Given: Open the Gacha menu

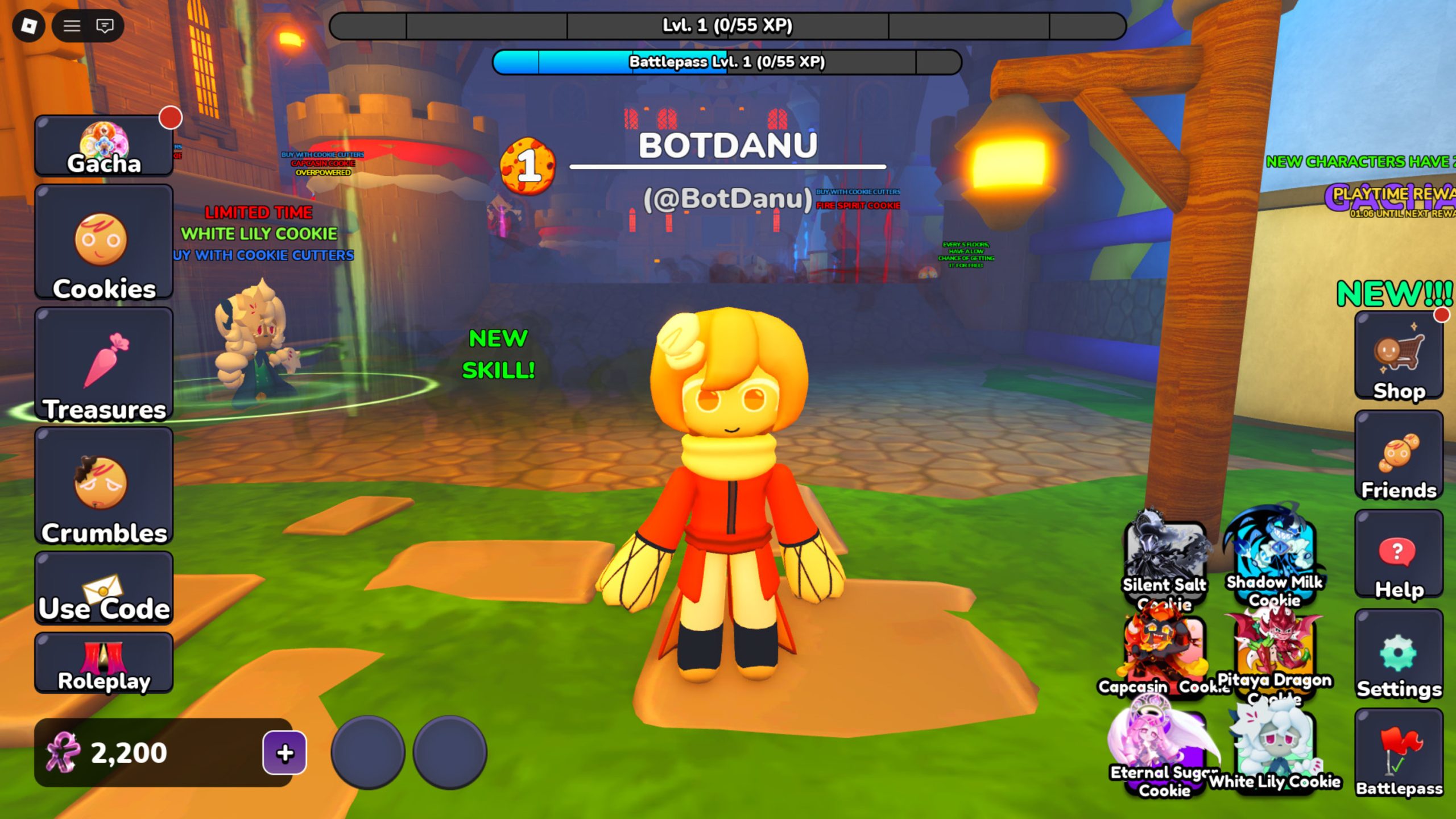Looking at the screenshot, I should click(104, 146).
